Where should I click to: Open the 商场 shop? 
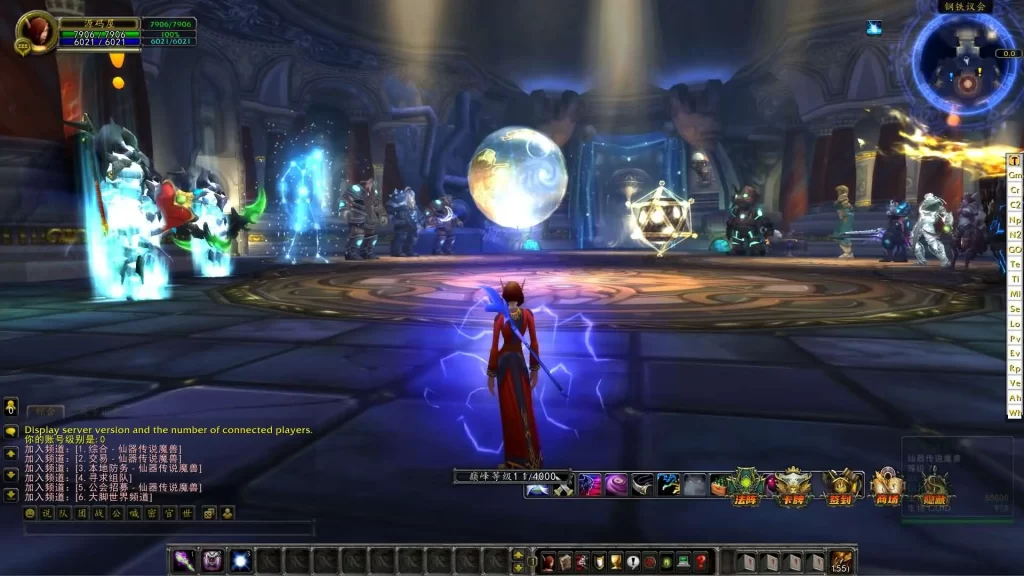point(887,487)
